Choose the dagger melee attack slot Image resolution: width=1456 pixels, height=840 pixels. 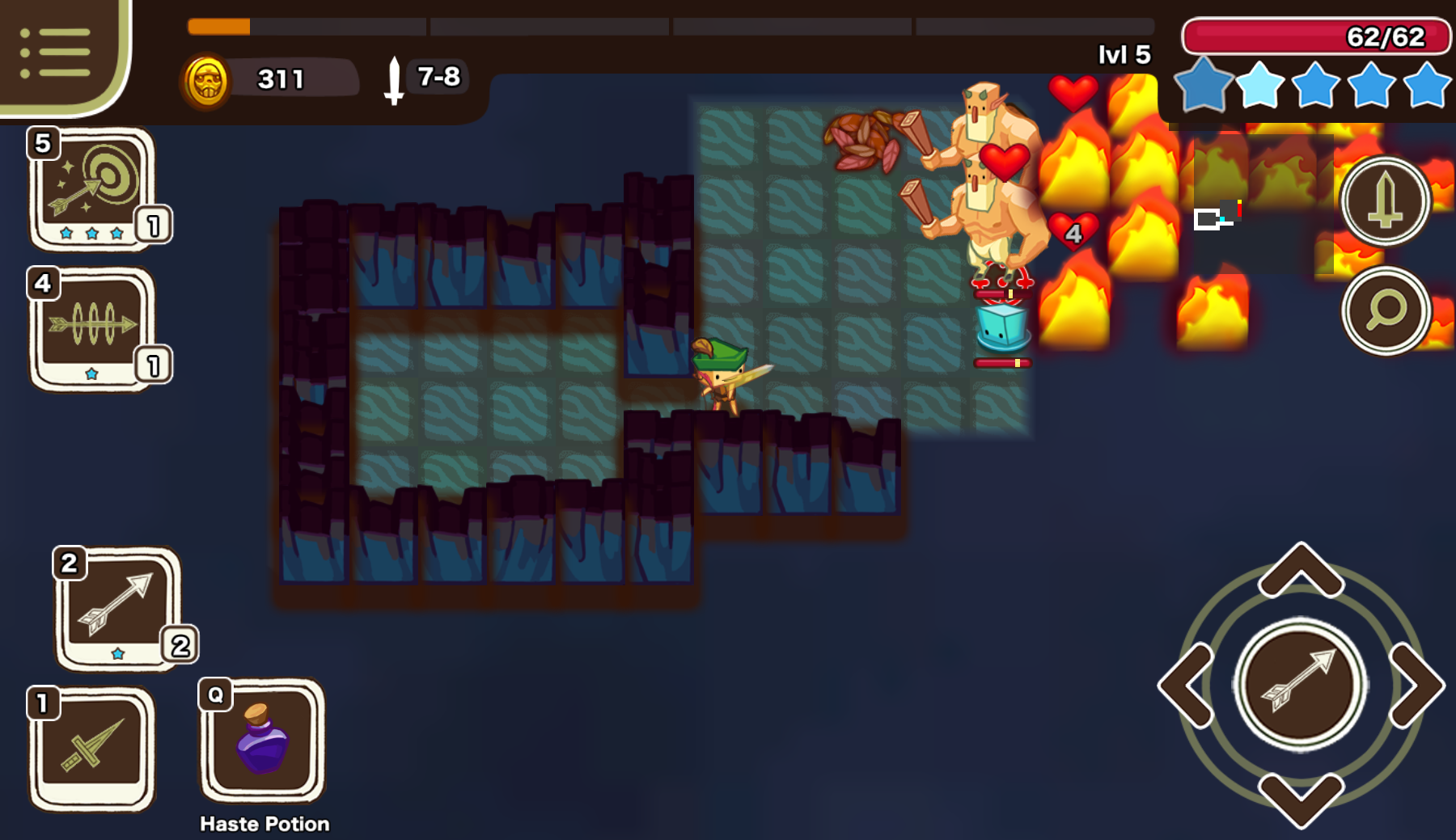coord(91,747)
